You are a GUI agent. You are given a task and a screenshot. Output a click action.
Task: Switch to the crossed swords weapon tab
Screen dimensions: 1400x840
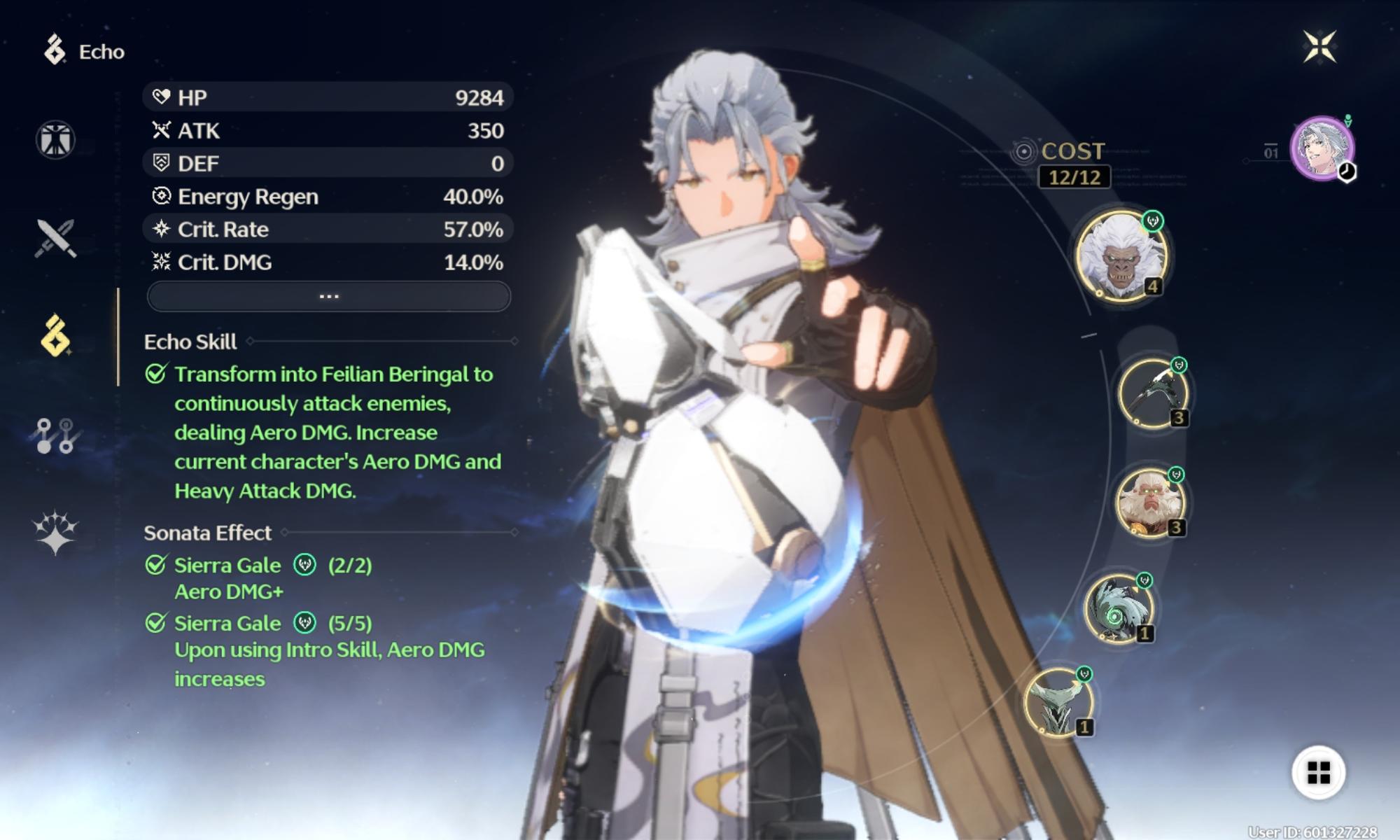click(55, 239)
